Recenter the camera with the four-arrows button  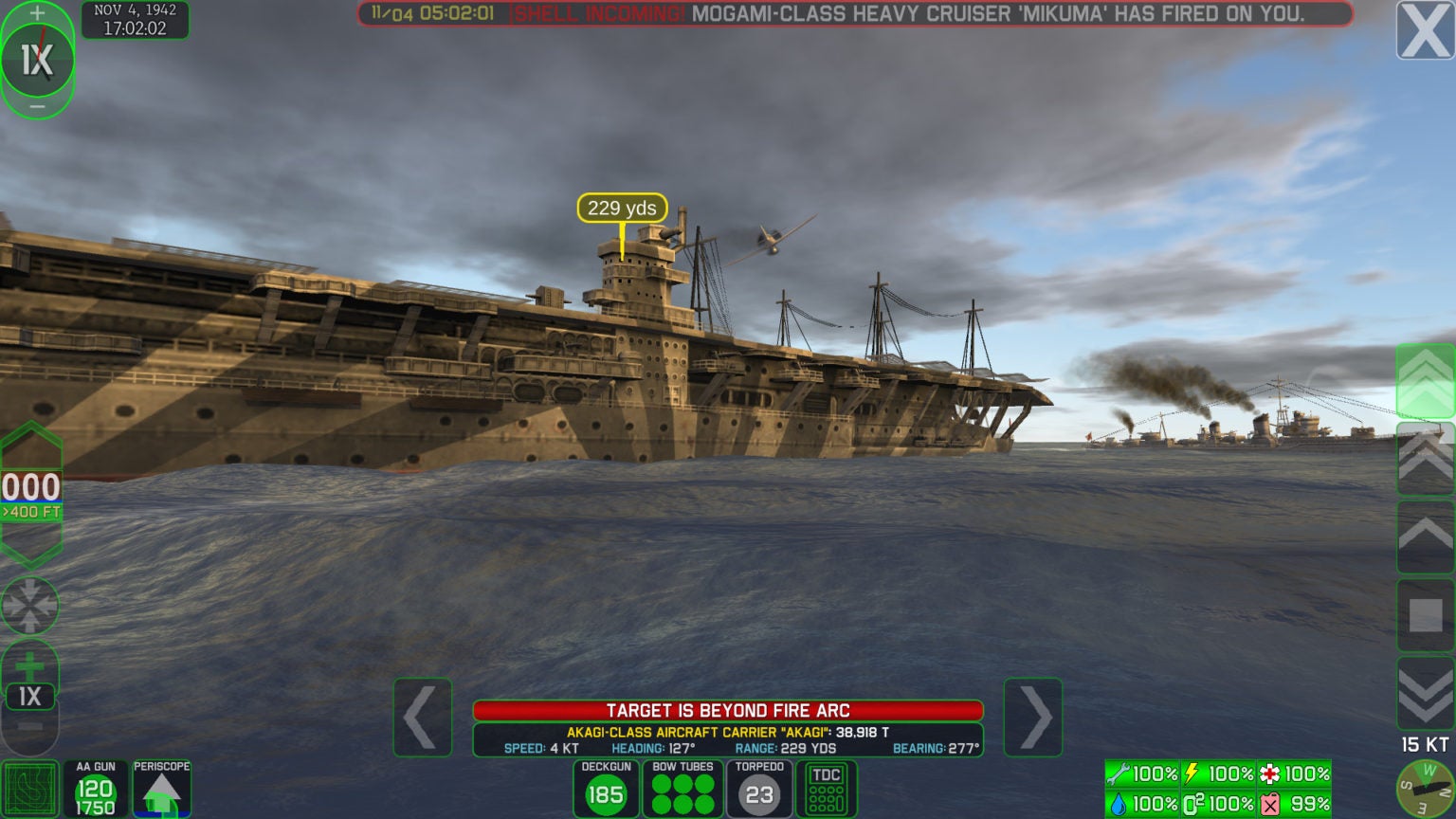coord(29,606)
